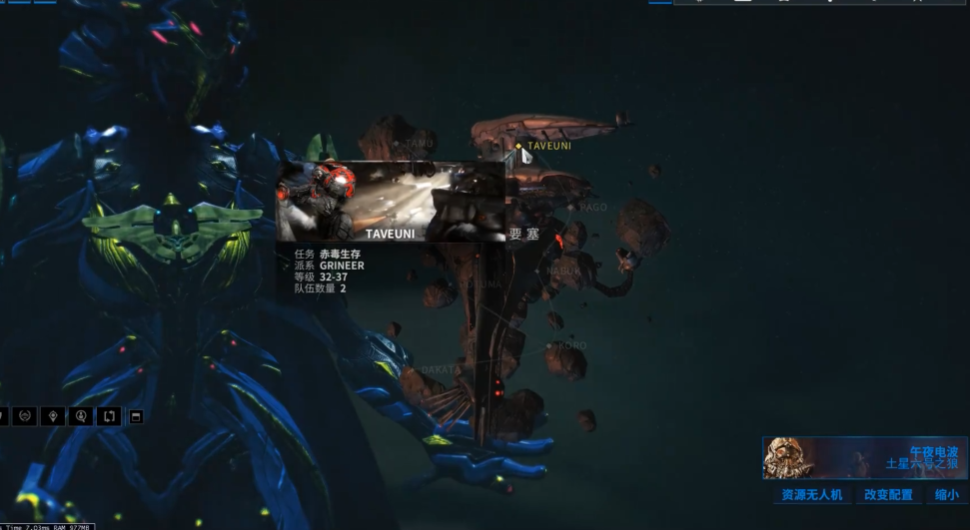Open the map pin marker icon
The width and height of the screenshot is (970, 530).
tap(53, 416)
